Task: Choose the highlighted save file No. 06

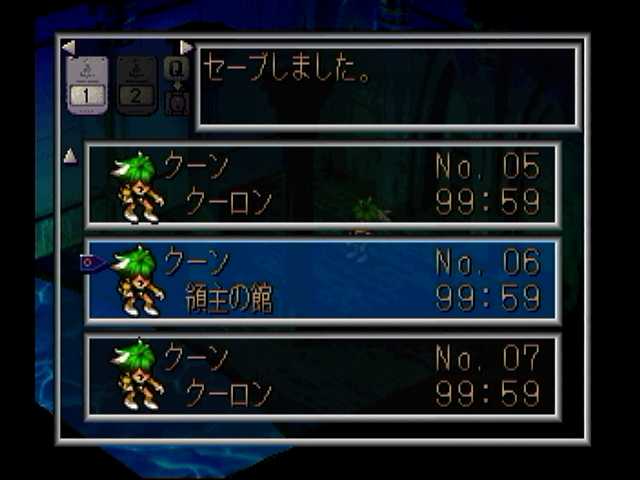Action: [322, 280]
